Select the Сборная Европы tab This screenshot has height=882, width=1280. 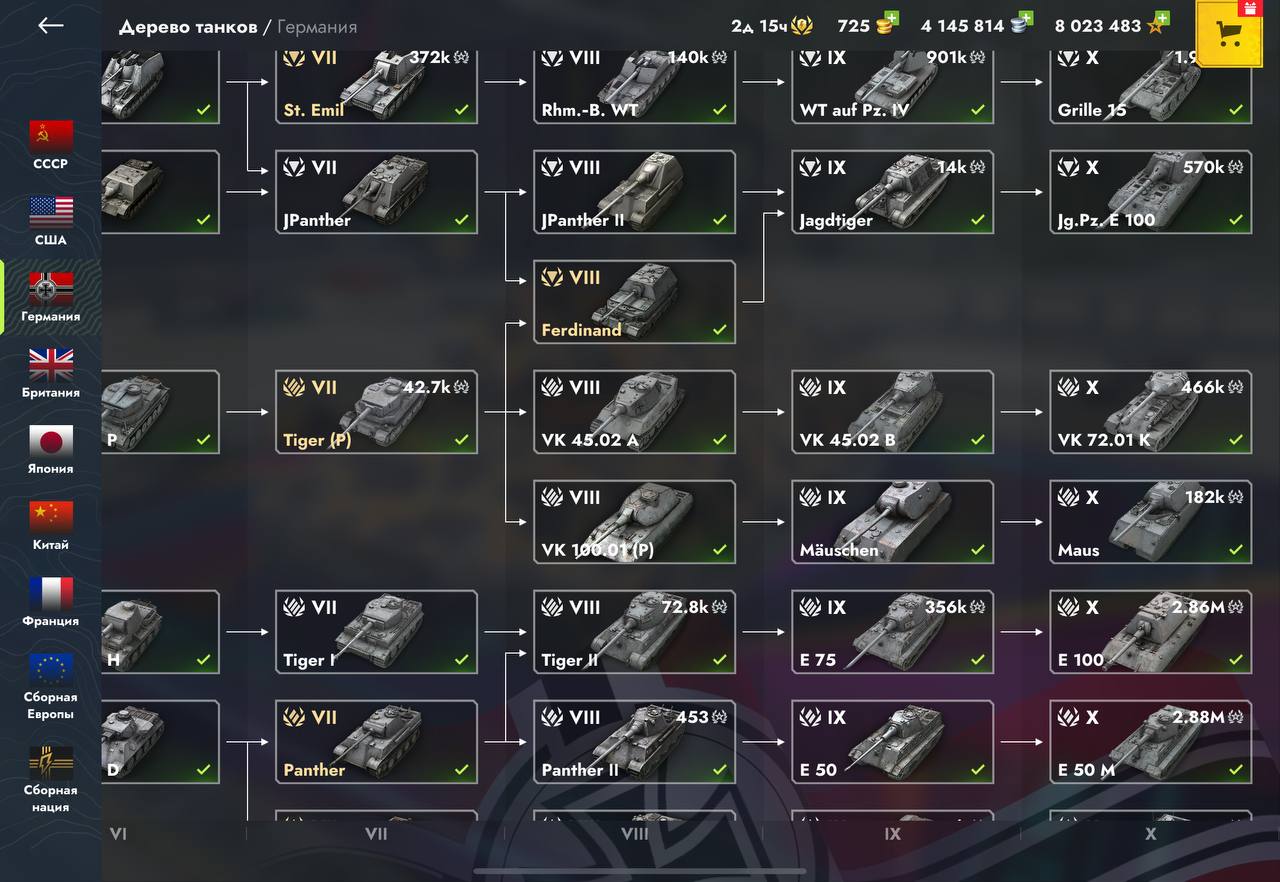51,685
